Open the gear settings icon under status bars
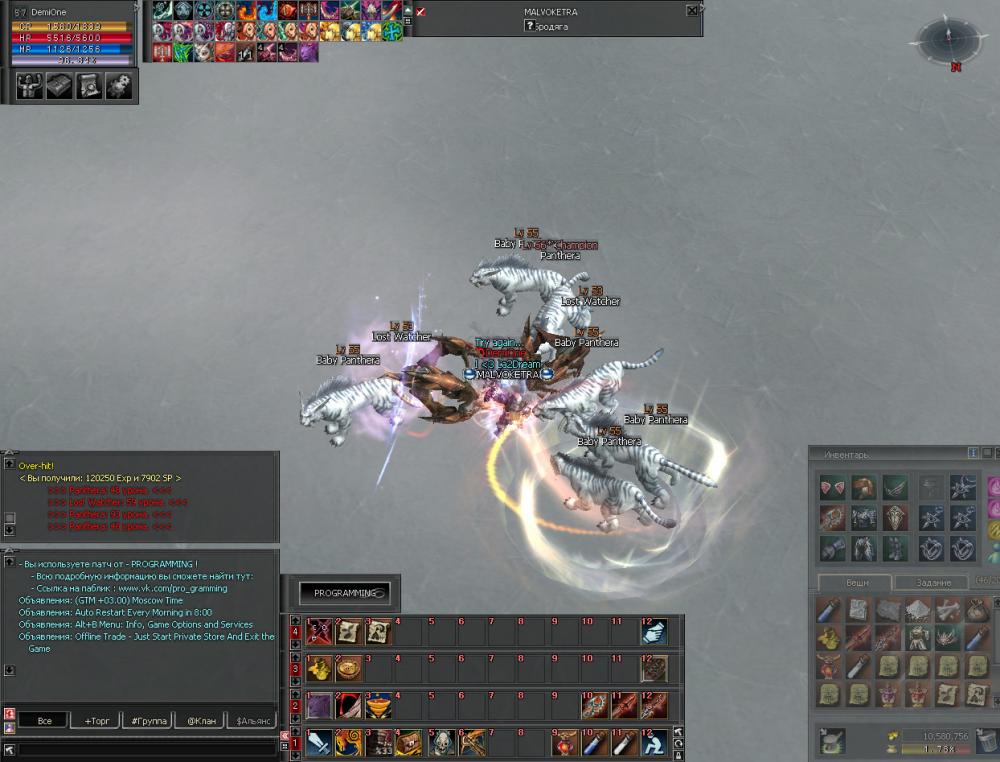Viewport: 1000px width, 762px height. pyautogui.click(x=119, y=87)
